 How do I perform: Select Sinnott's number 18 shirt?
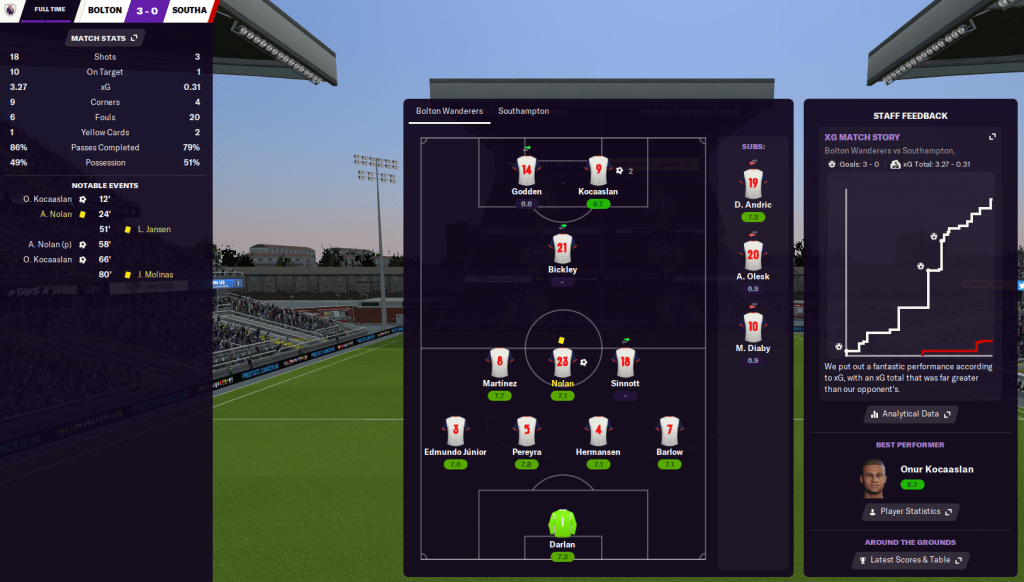click(625, 362)
